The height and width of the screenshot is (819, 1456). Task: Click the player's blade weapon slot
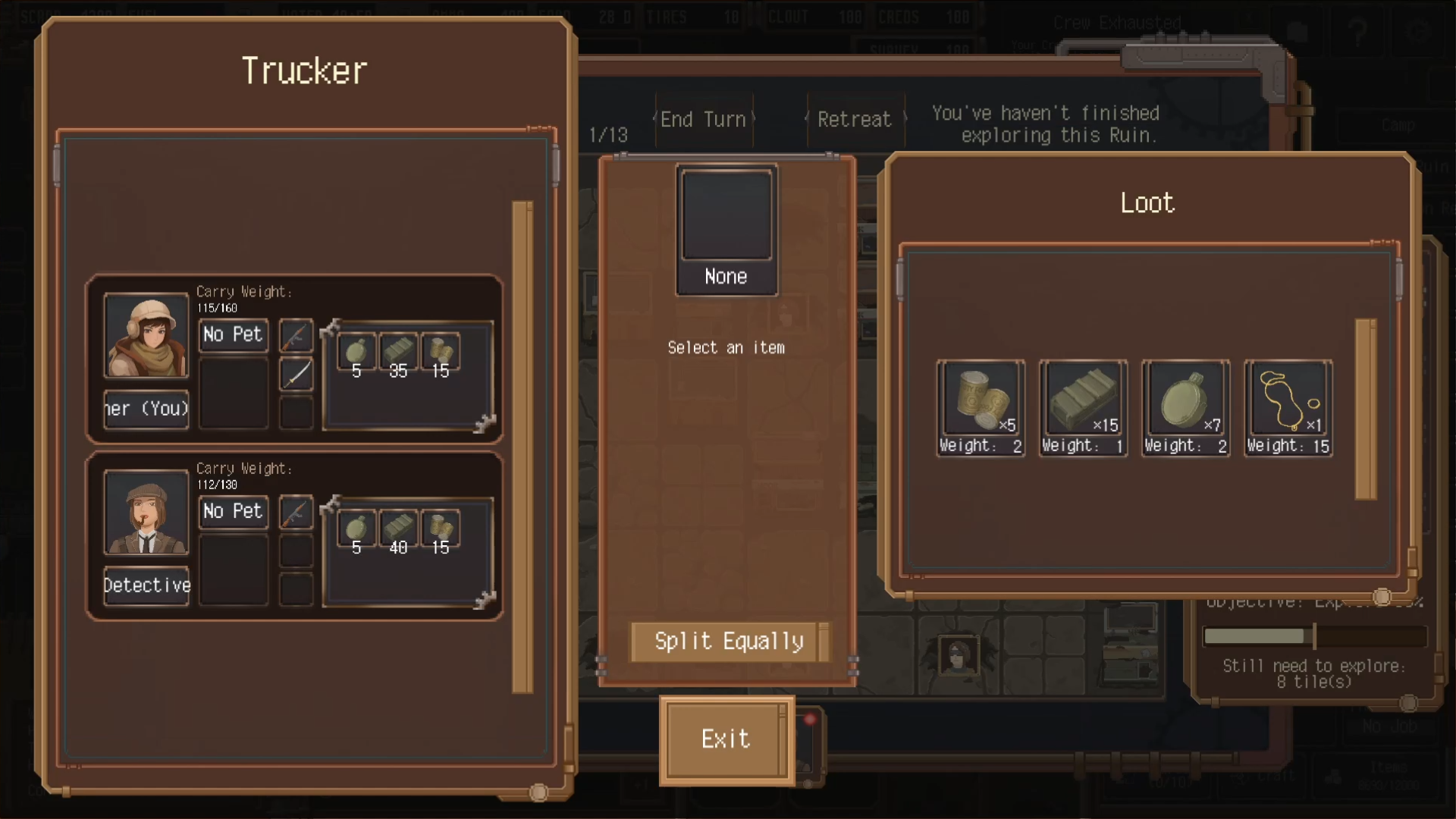pos(296,374)
